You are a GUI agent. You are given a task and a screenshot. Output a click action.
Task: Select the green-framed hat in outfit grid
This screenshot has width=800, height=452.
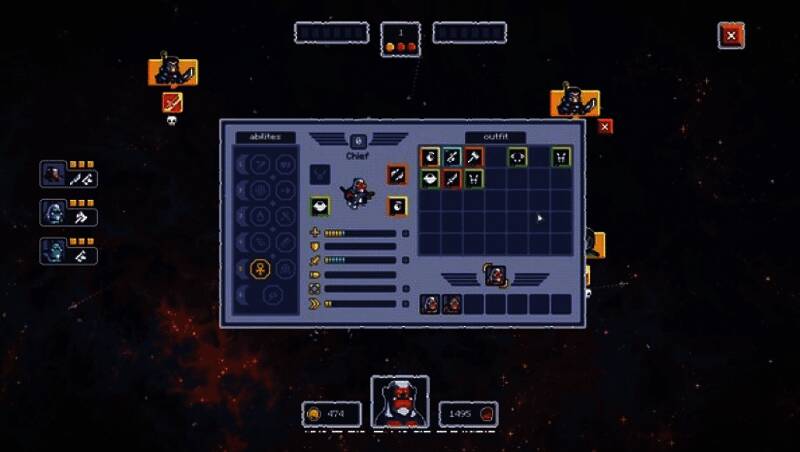(x=430, y=179)
